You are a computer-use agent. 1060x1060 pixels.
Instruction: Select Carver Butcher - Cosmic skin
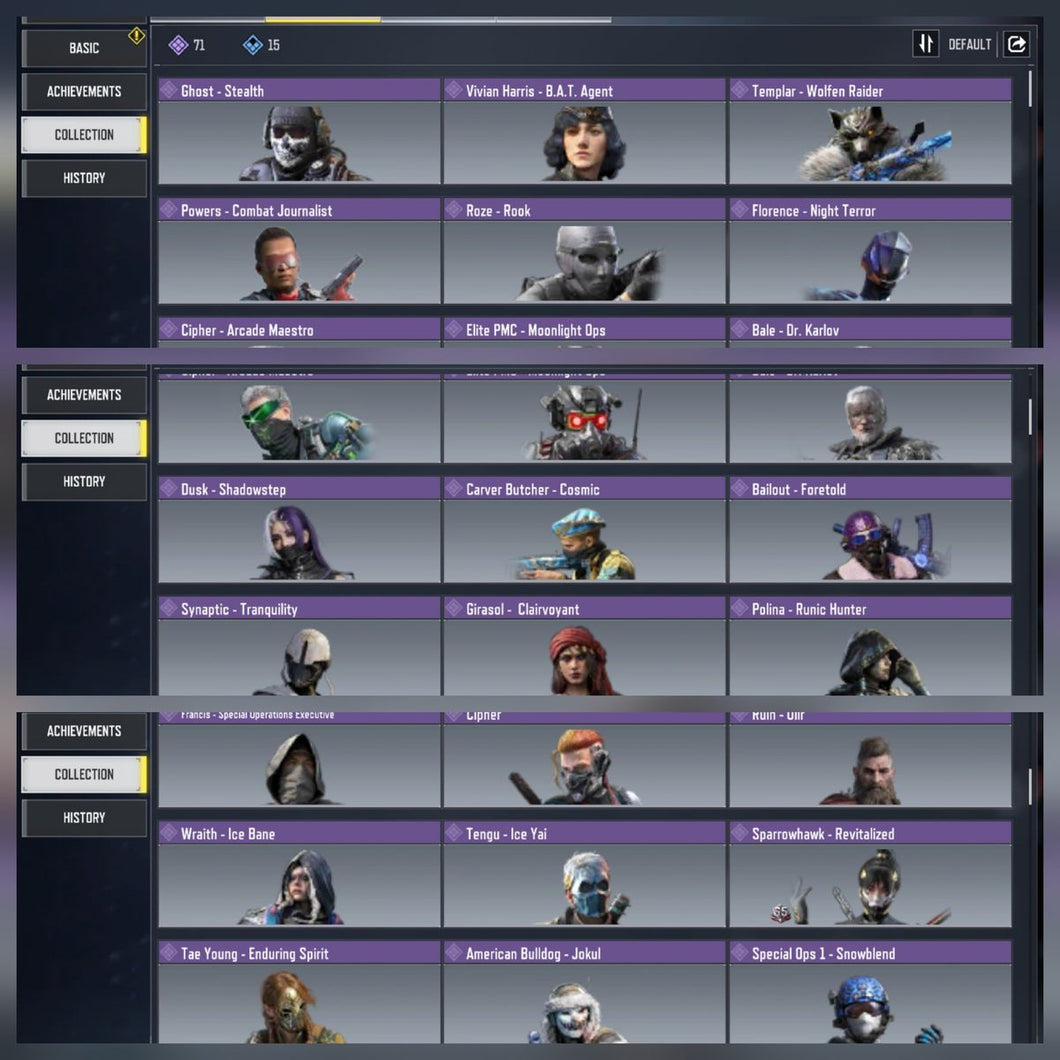tap(584, 531)
